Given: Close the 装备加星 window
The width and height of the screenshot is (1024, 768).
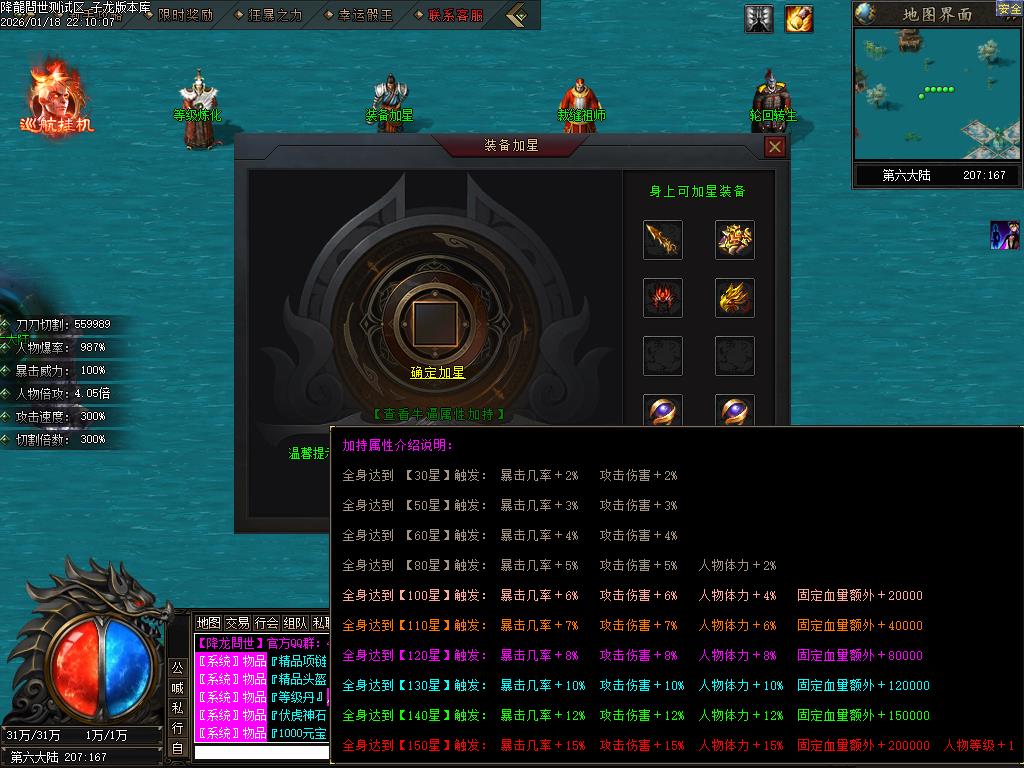Looking at the screenshot, I should tap(774, 147).
